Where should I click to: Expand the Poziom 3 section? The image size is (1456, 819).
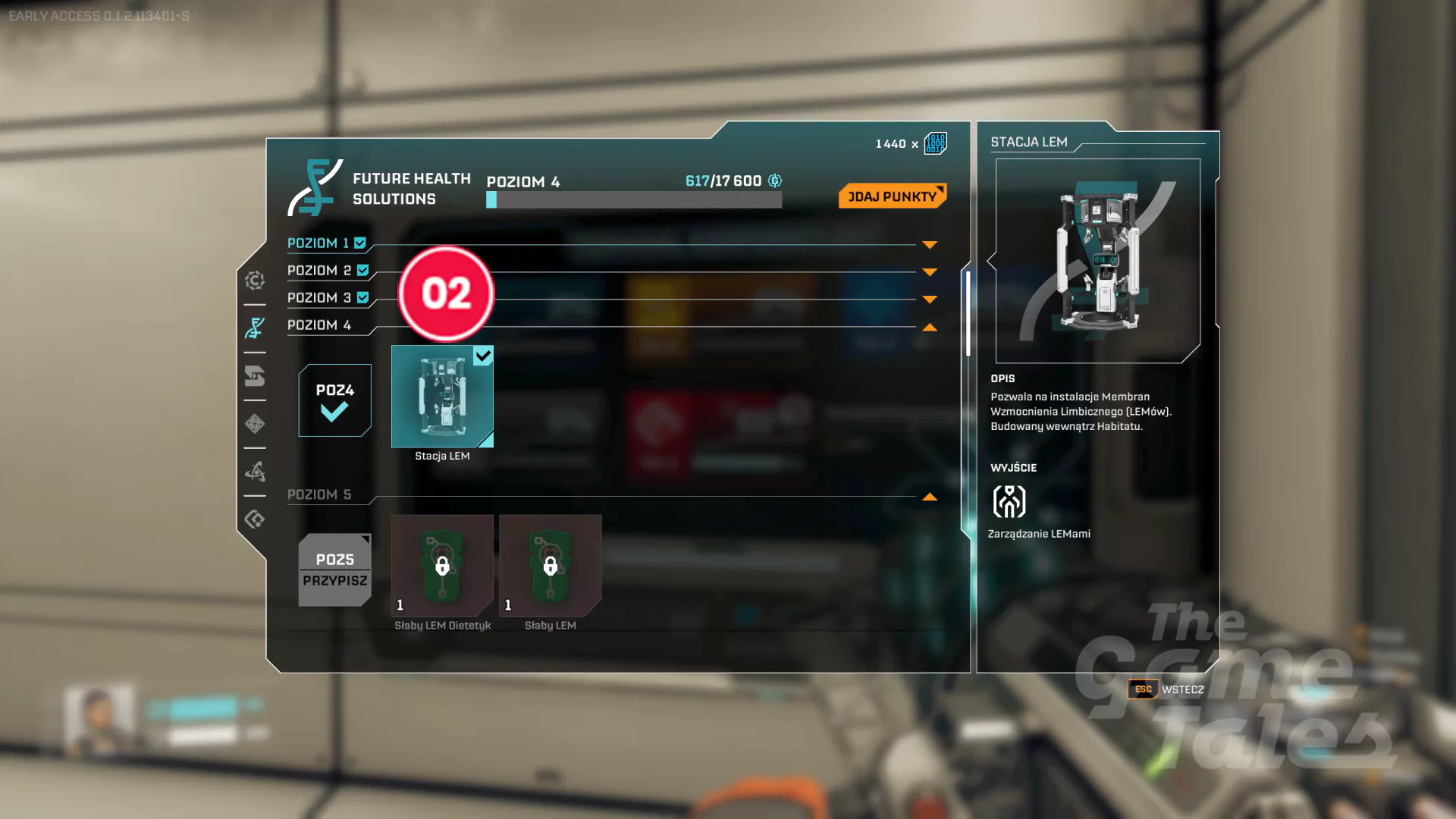click(x=930, y=300)
